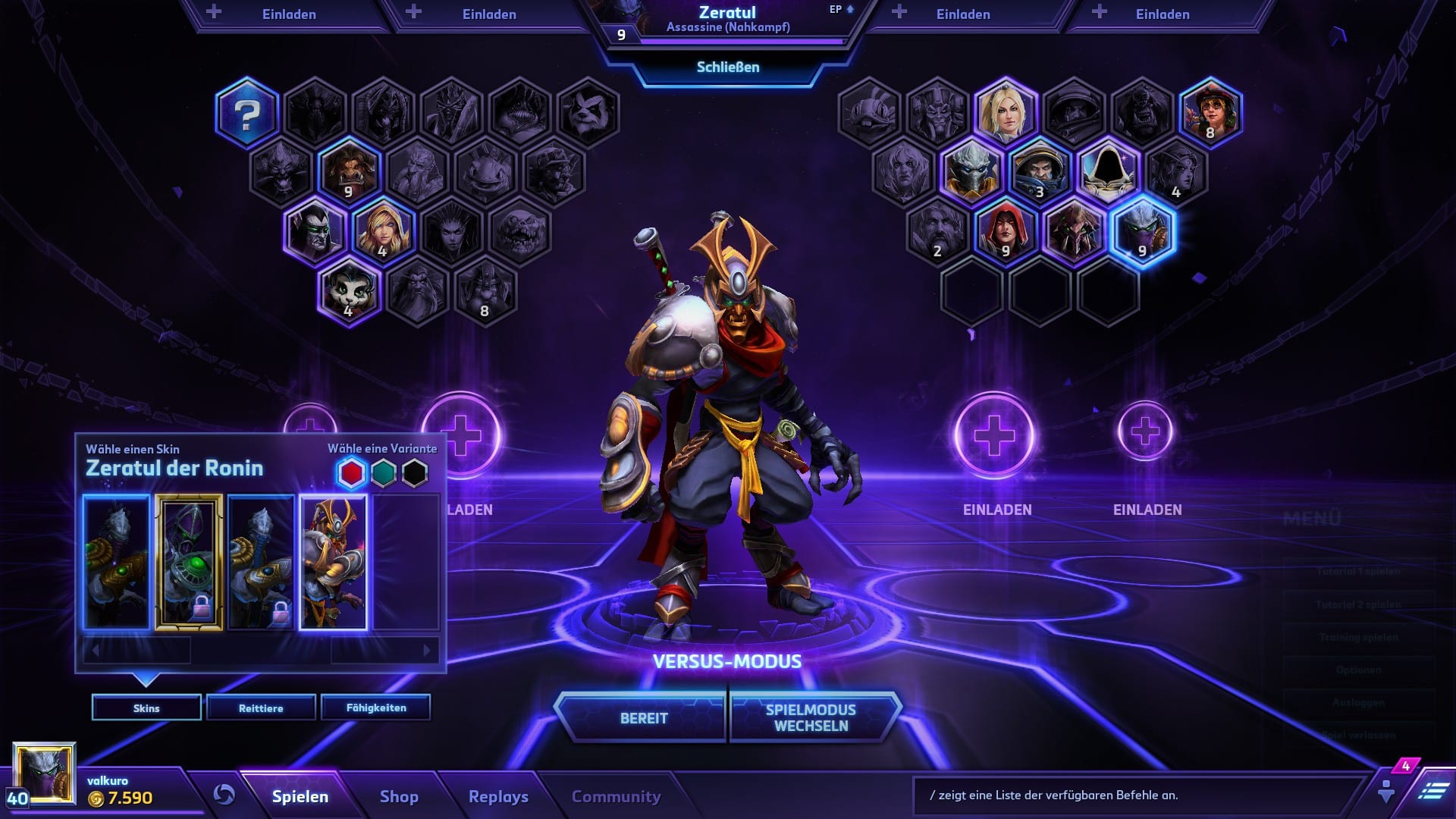Image resolution: width=1456 pixels, height=819 pixels.
Task: Click the chat command input box
Action: pos(1137,795)
